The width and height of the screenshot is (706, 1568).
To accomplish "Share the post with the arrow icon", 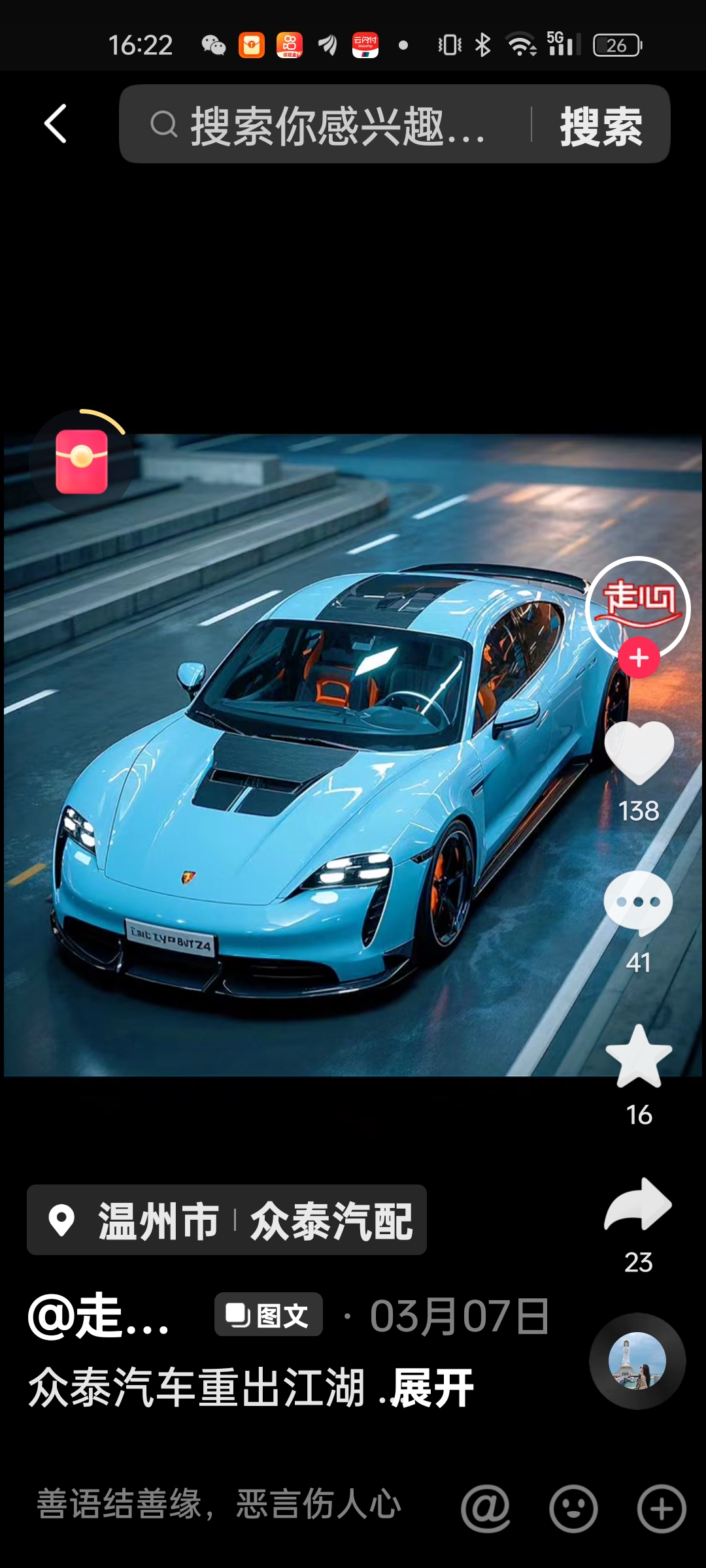I will point(639,1205).
